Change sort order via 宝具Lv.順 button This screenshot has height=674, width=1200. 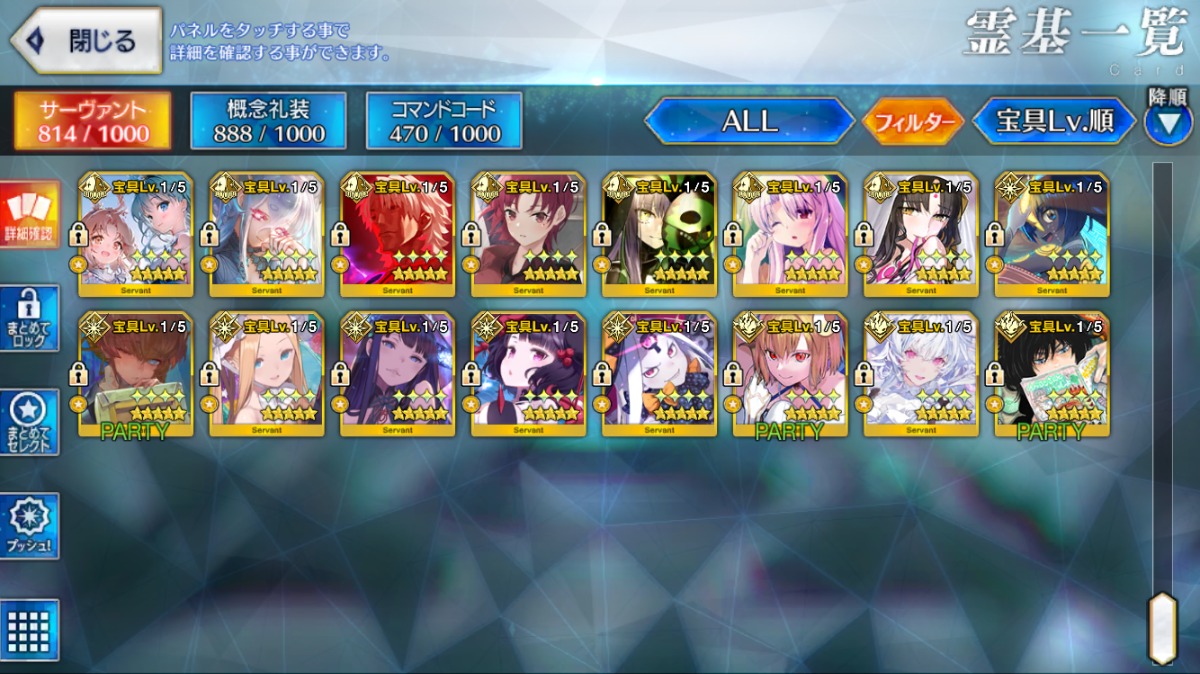pos(1054,122)
